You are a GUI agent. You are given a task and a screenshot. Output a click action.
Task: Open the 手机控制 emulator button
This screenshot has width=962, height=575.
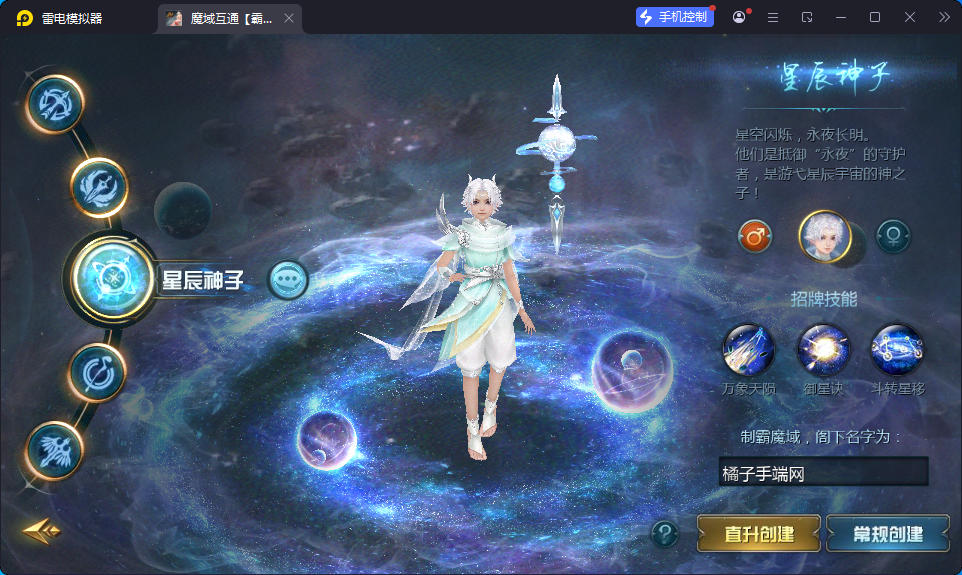coord(675,17)
